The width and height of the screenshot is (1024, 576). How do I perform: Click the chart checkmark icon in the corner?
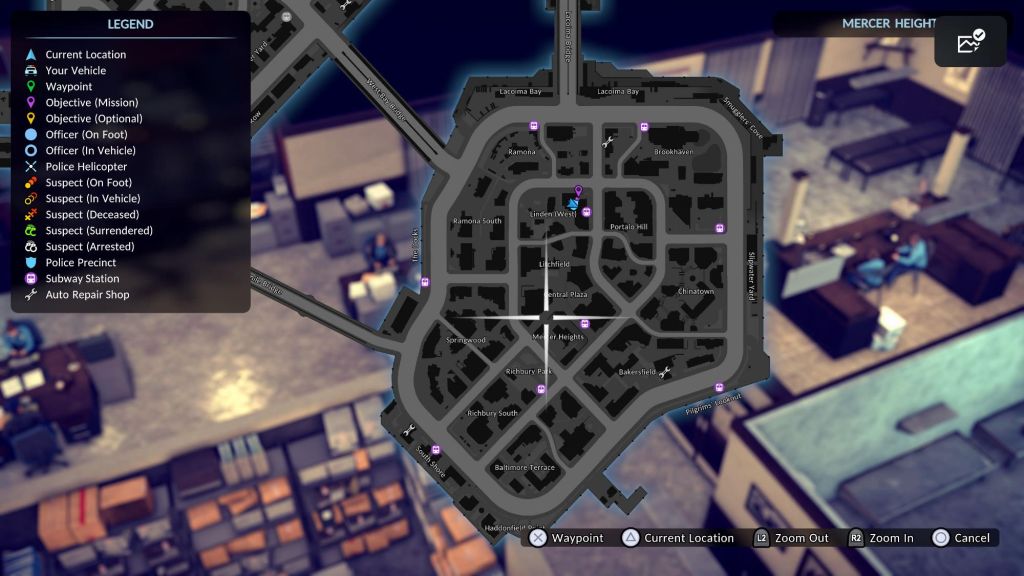[x=971, y=42]
